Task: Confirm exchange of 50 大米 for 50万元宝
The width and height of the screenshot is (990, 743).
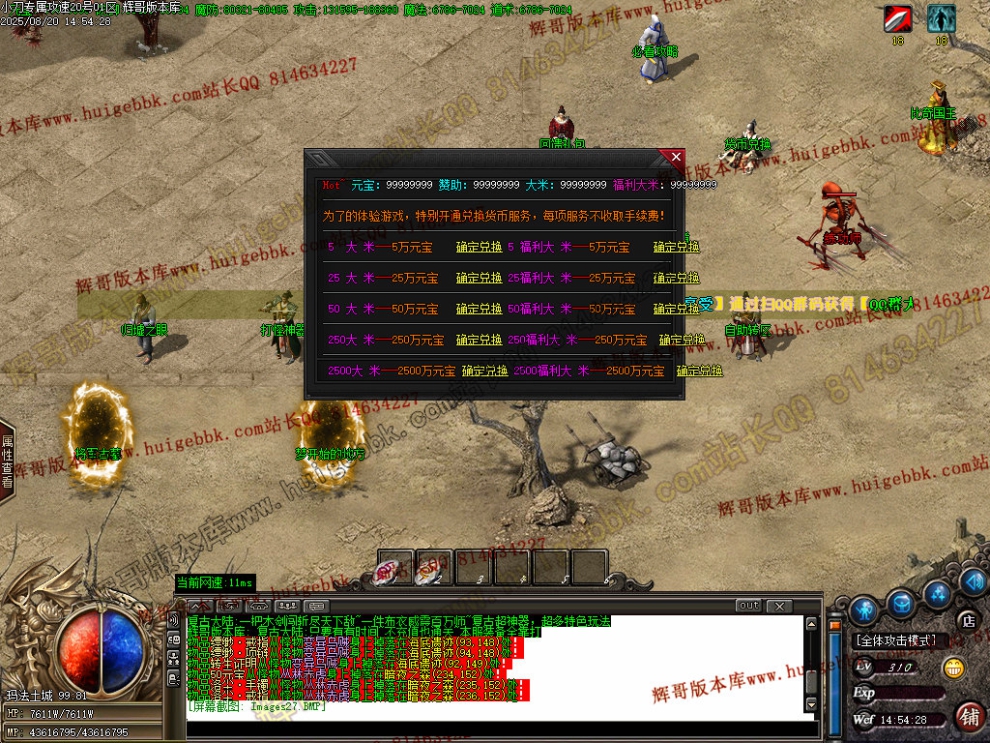Action: pos(479,309)
